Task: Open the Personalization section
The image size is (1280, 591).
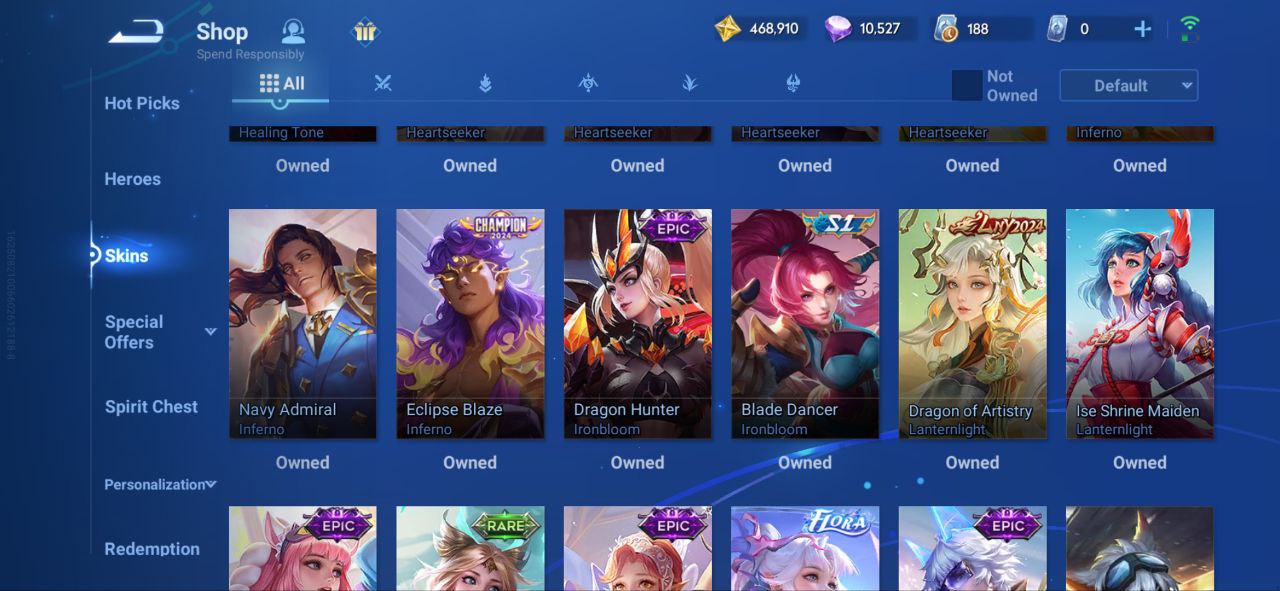Action: [x=159, y=485]
